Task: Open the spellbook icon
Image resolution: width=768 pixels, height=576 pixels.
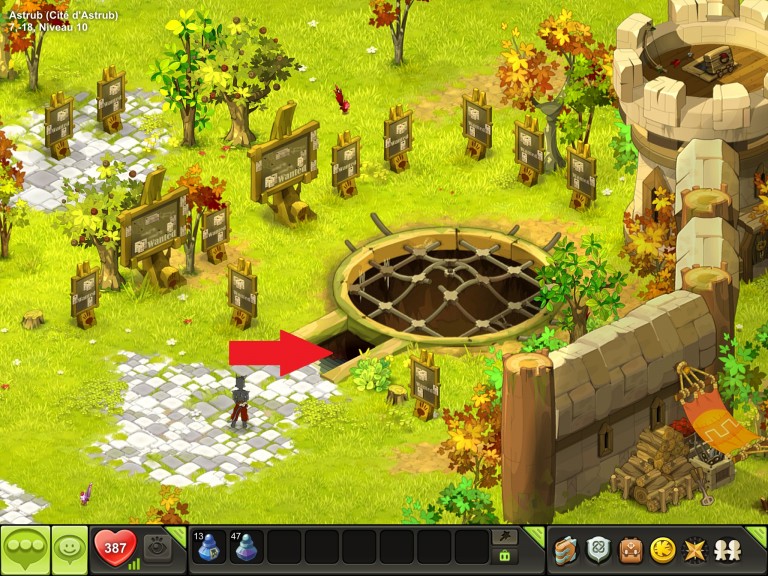Action: coord(567,549)
